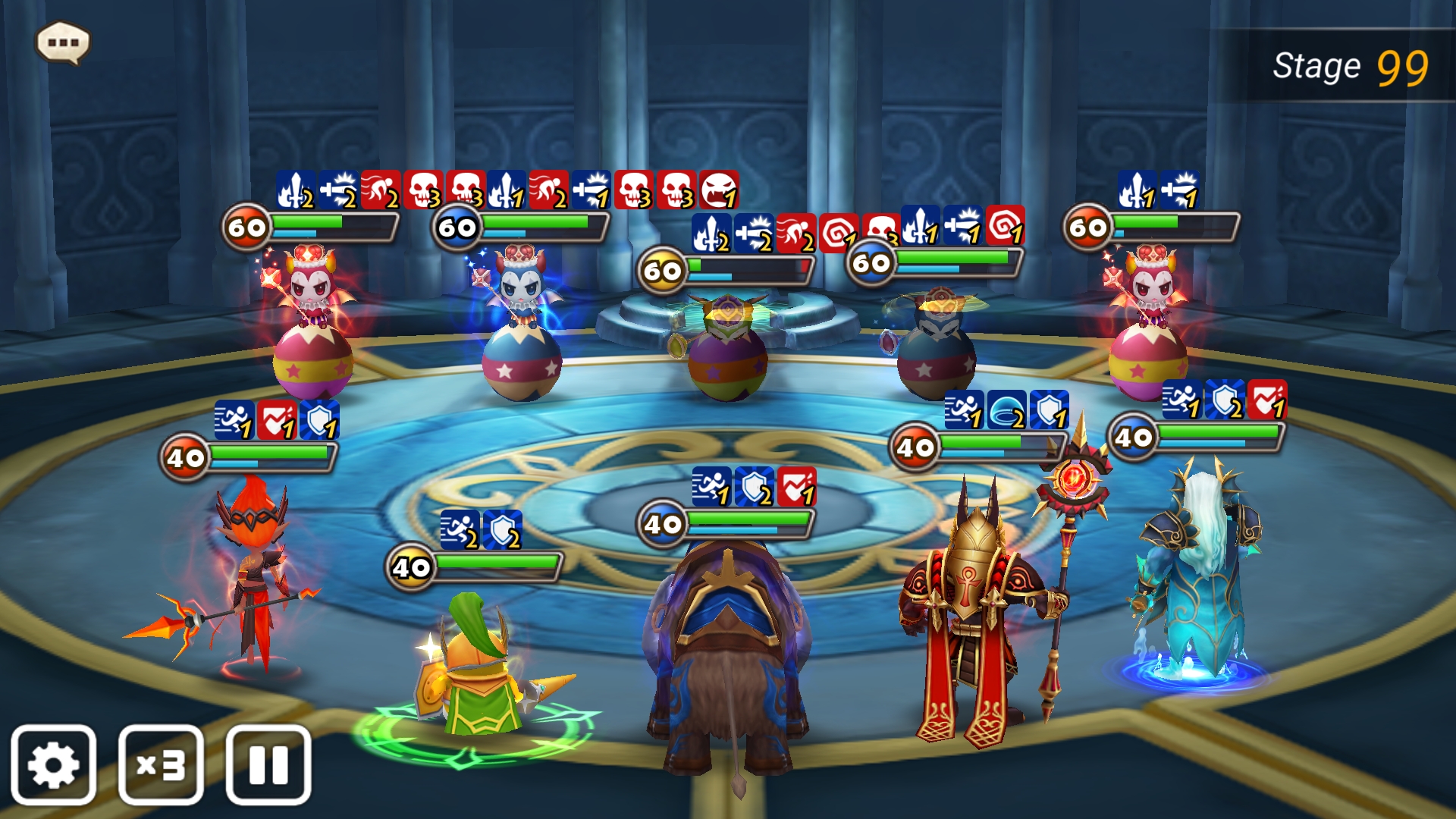The width and height of the screenshot is (1456, 819).
Task: Open the gear settings menu
Action: tap(53, 764)
